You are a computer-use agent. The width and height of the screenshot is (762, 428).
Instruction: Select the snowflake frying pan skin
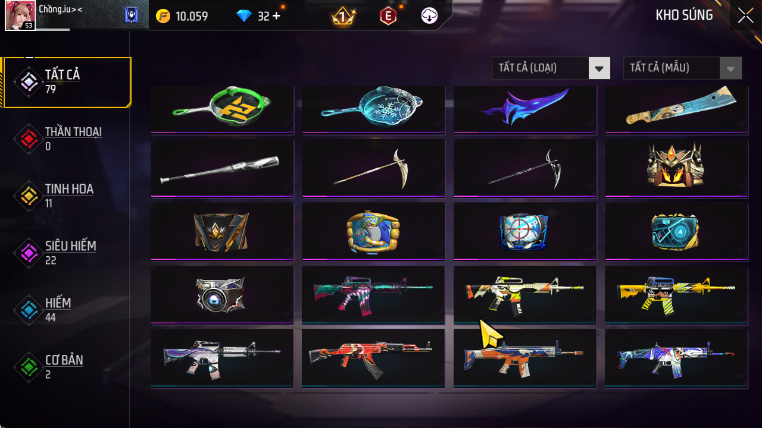tap(373, 107)
